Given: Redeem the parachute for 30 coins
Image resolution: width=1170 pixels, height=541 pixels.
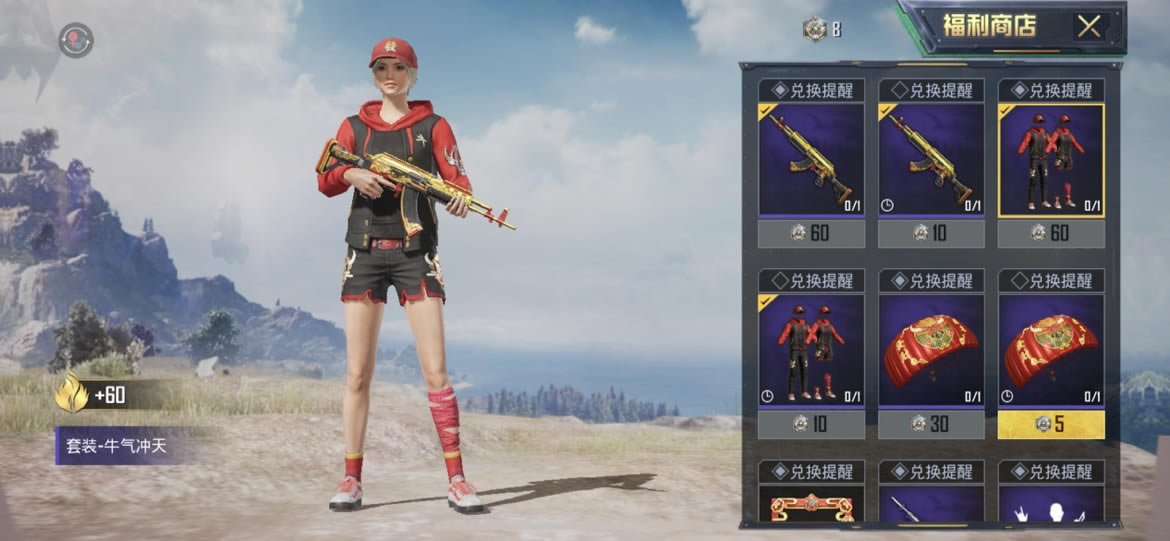Looking at the screenshot, I should coord(931,424).
